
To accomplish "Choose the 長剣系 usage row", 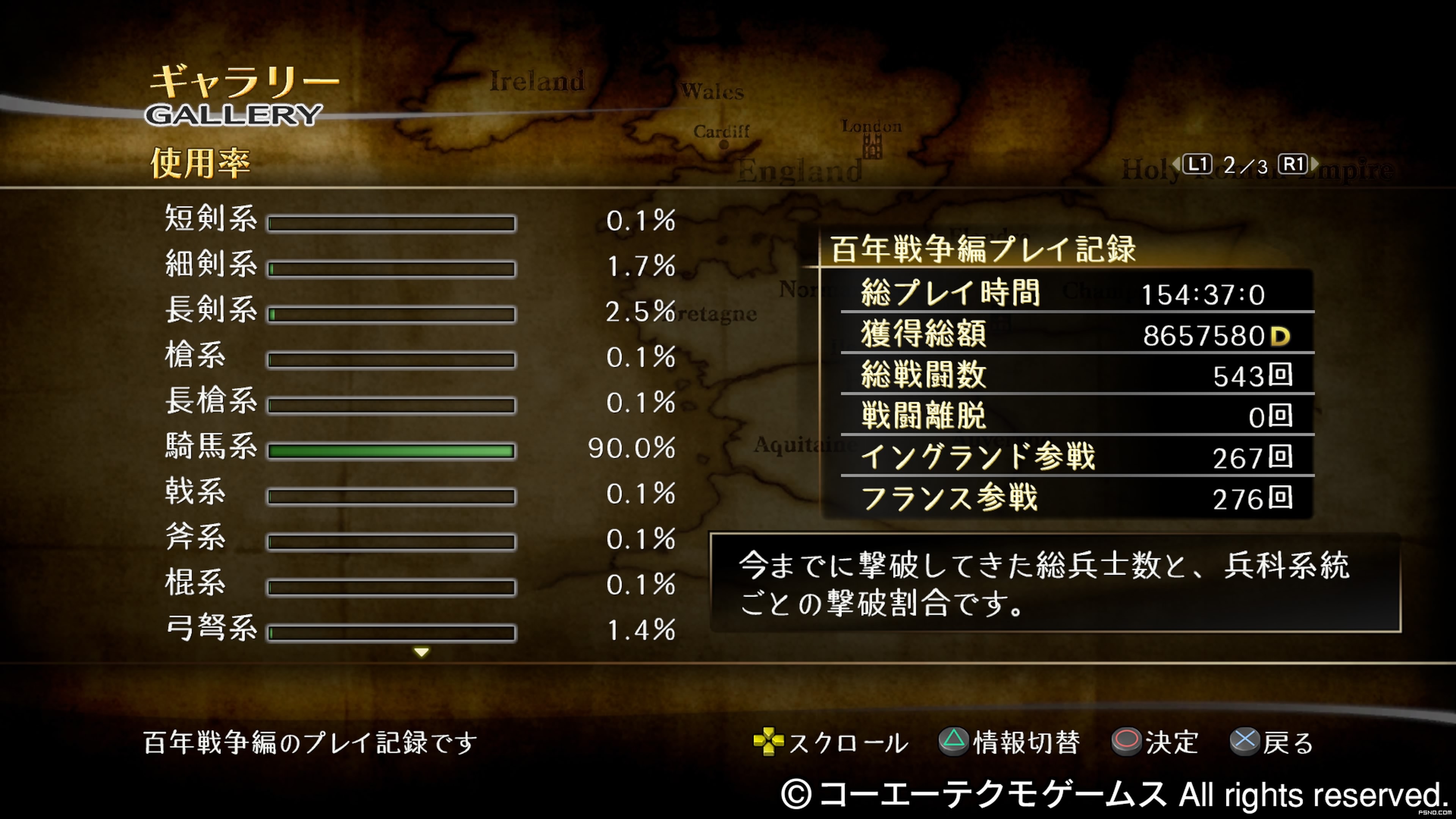I will point(419,312).
